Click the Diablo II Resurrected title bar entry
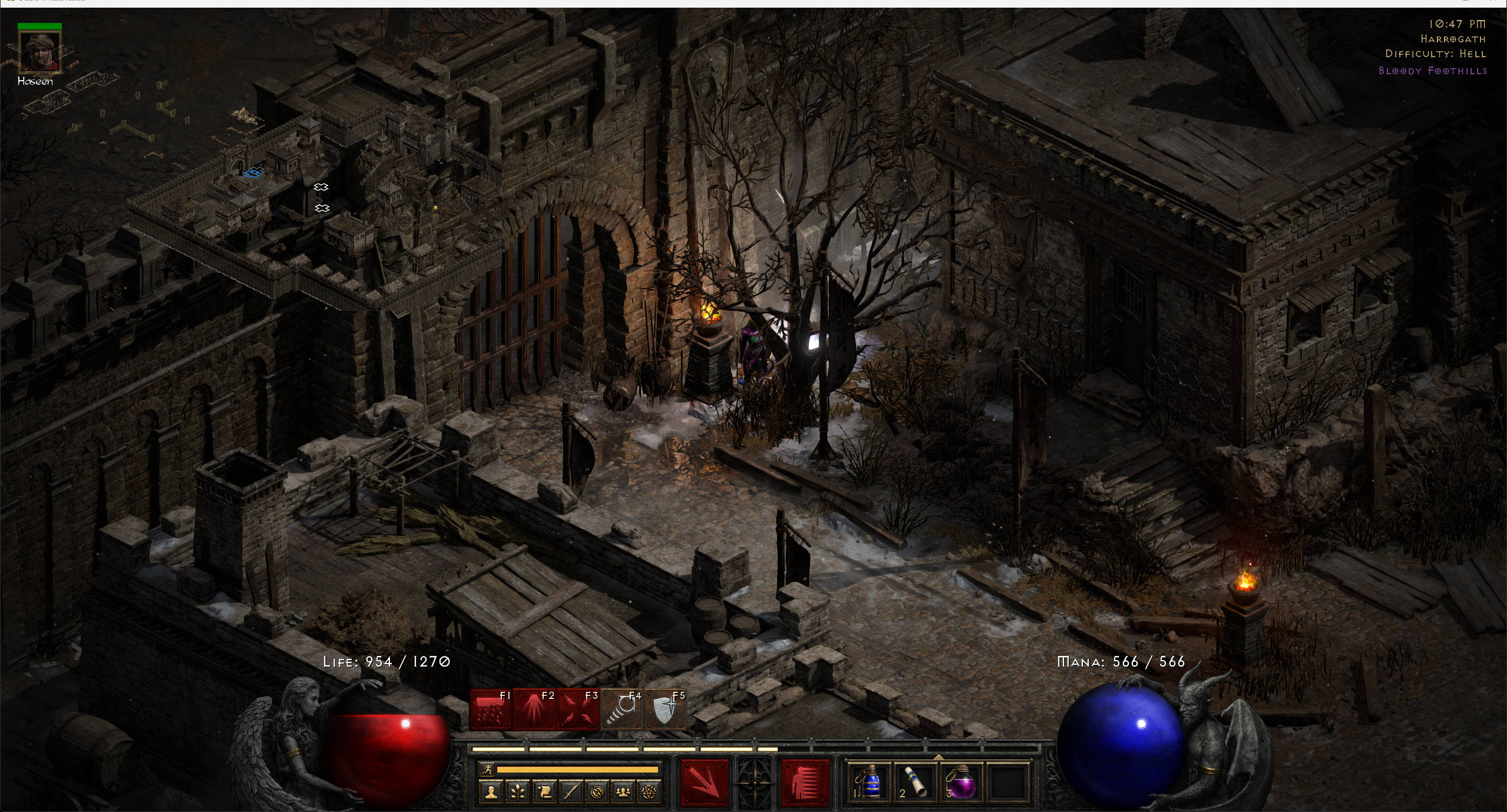The width and height of the screenshot is (1507, 812). click(50, 2)
